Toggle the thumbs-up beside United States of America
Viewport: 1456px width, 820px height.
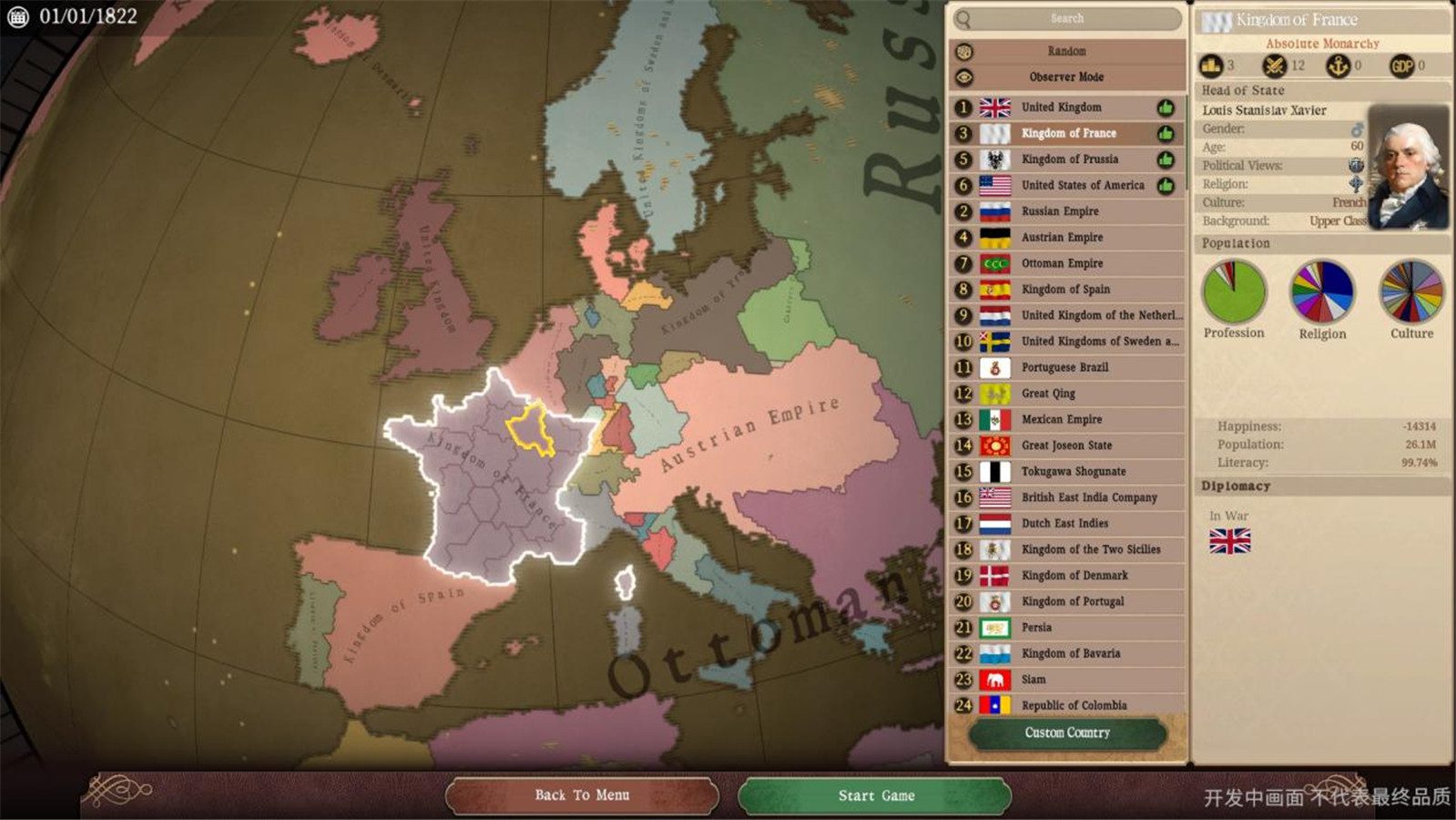(1165, 185)
